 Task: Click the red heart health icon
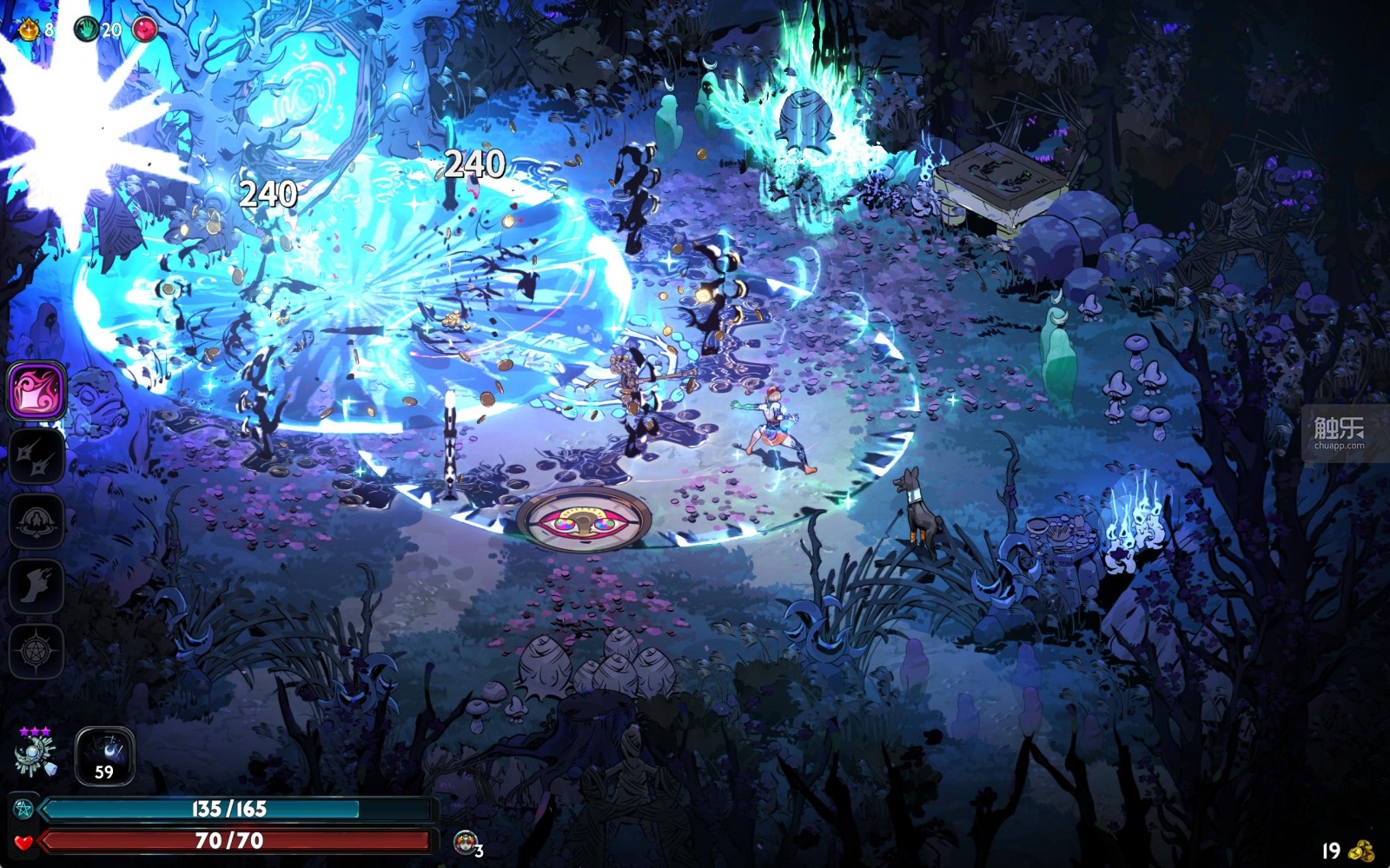(x=23, y=841)
